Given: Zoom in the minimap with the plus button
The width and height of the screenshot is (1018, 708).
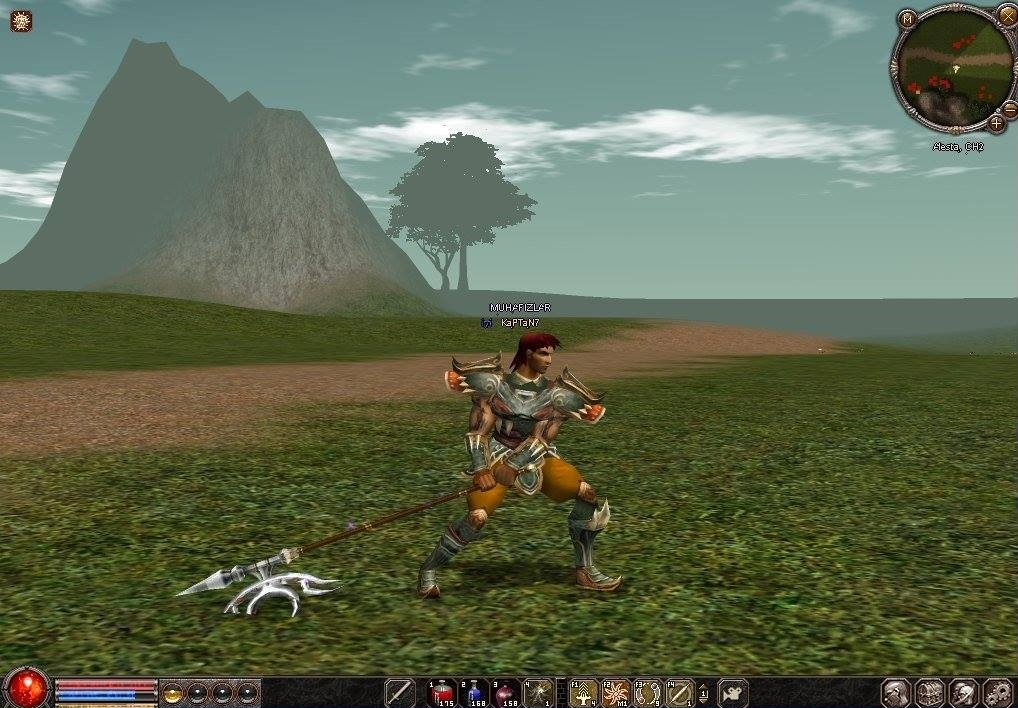Looking at the screenshot, I should tap(996, 123).
